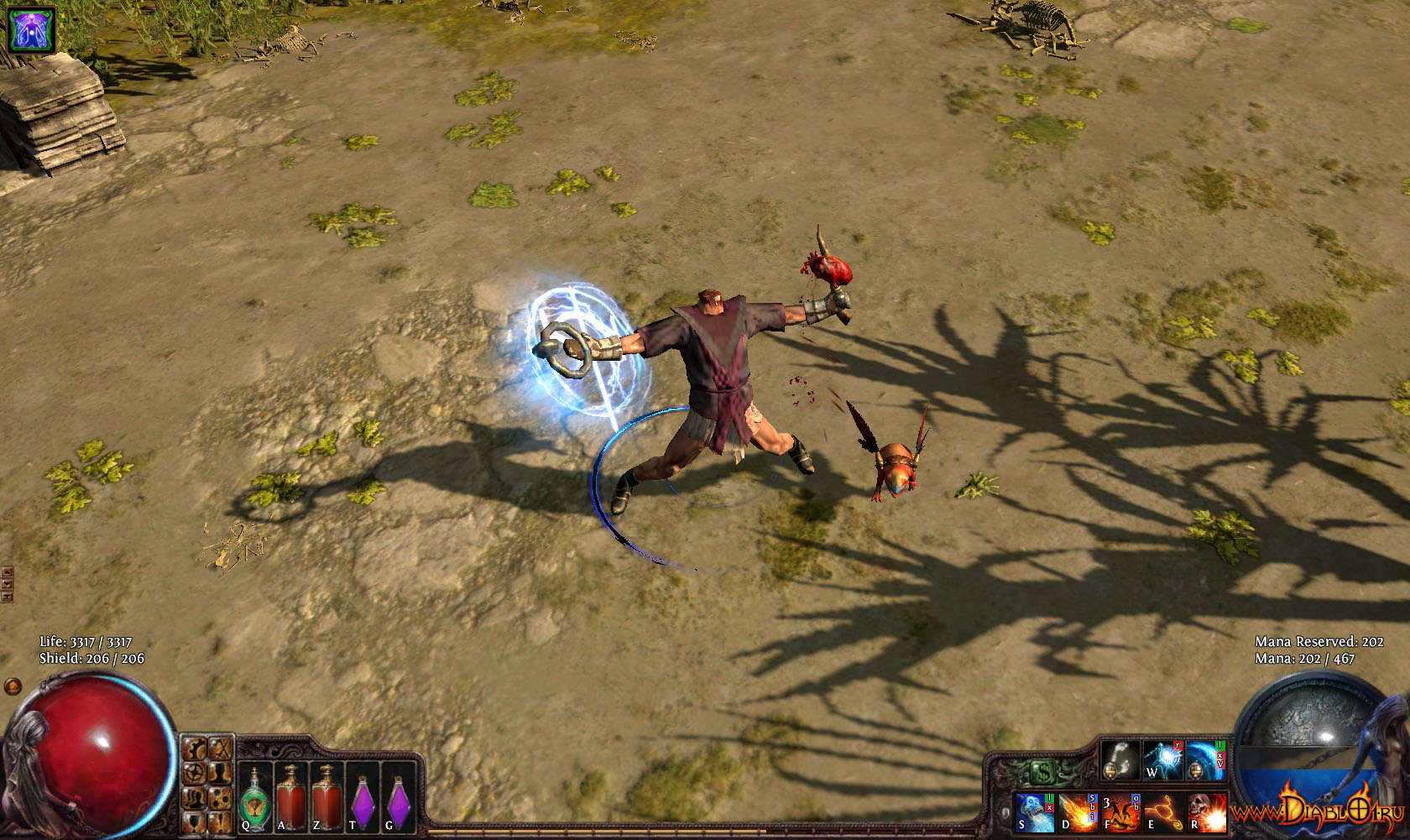Open the green dollar-sign shop button
1410x840 pixels.
1043,771
